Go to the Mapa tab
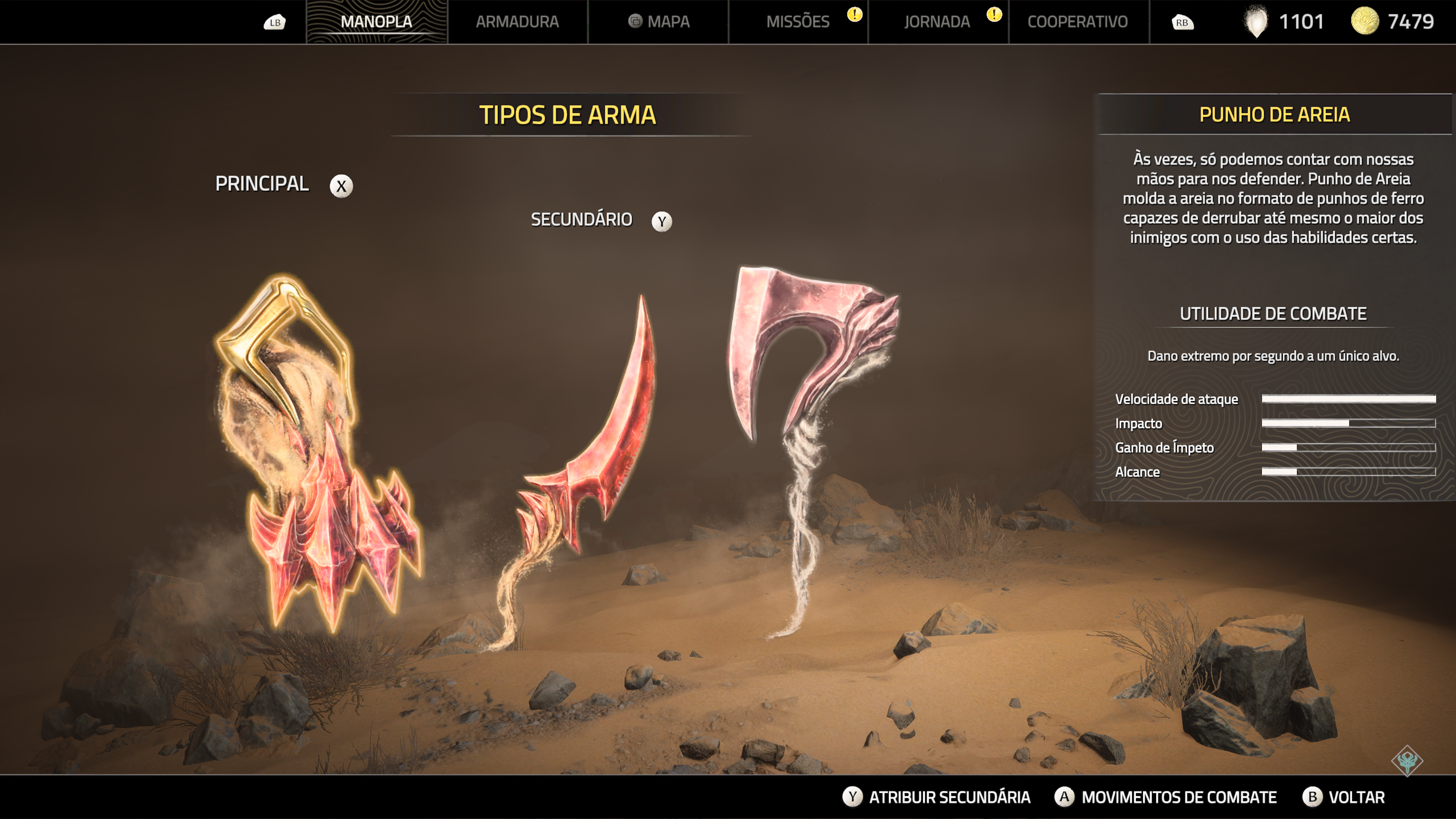The image size is (1456, 819). click(659, 22)
